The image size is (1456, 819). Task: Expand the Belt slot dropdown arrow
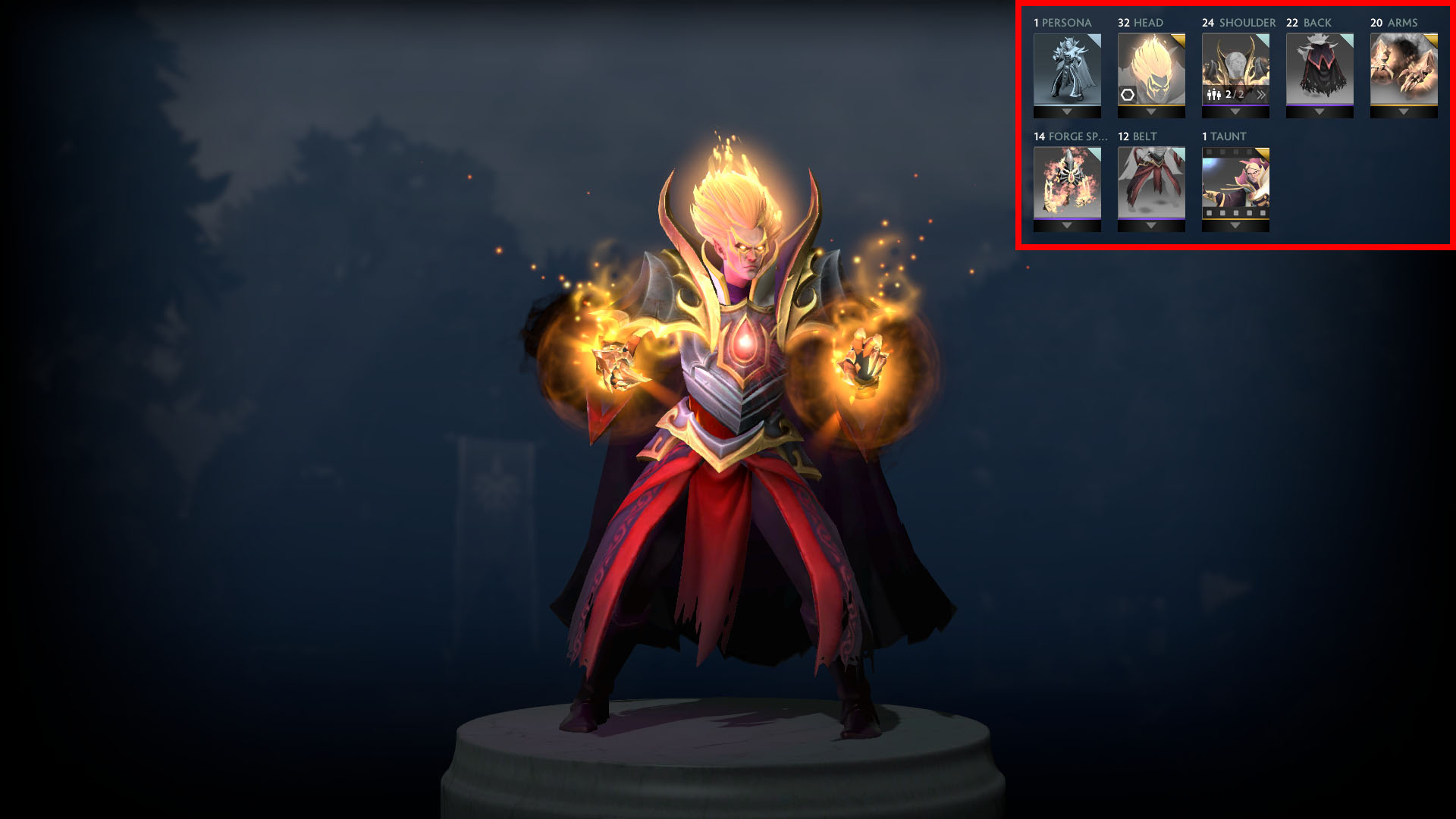[x=1151, y=226]
